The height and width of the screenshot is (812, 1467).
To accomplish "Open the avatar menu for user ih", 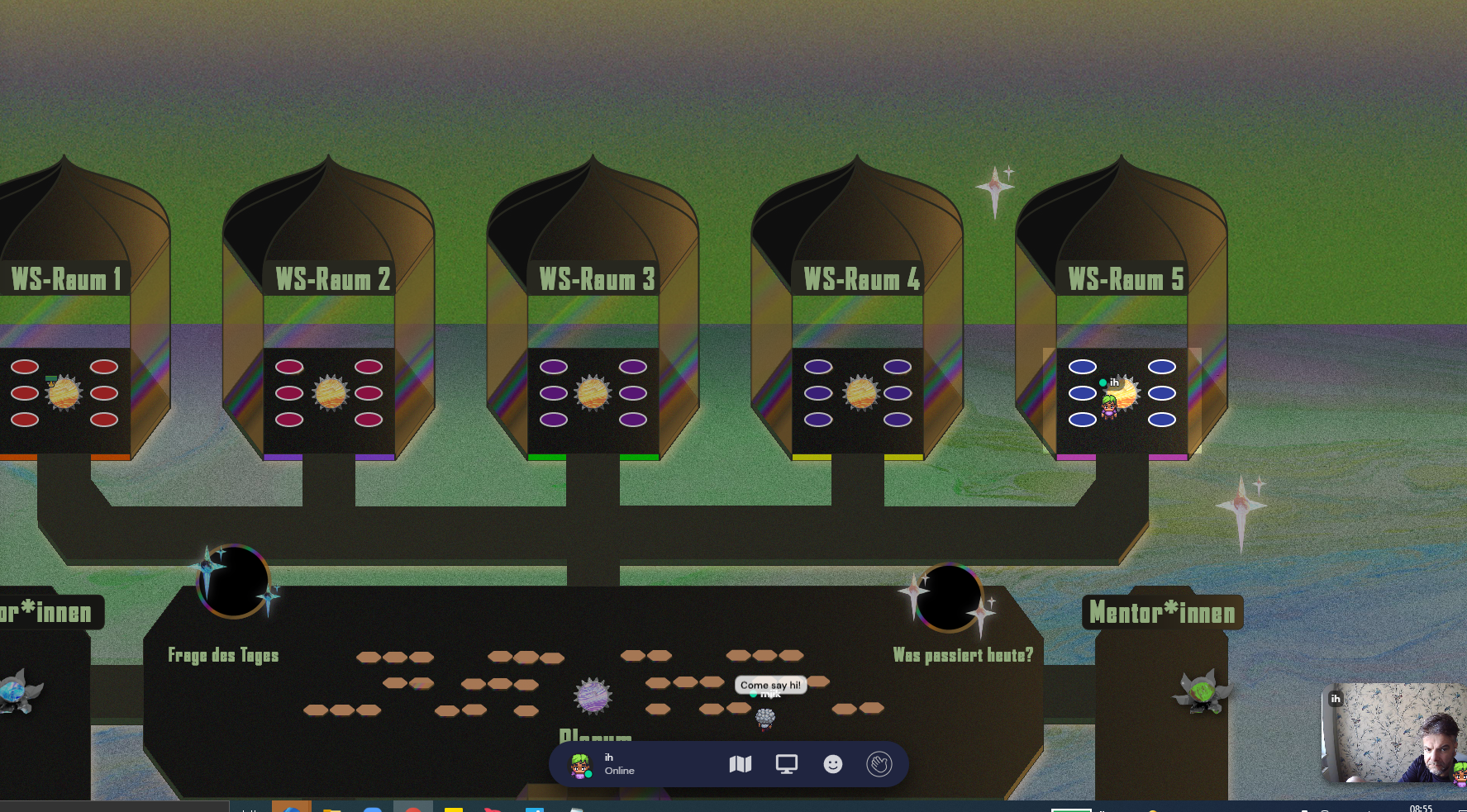I will [580, 765].
